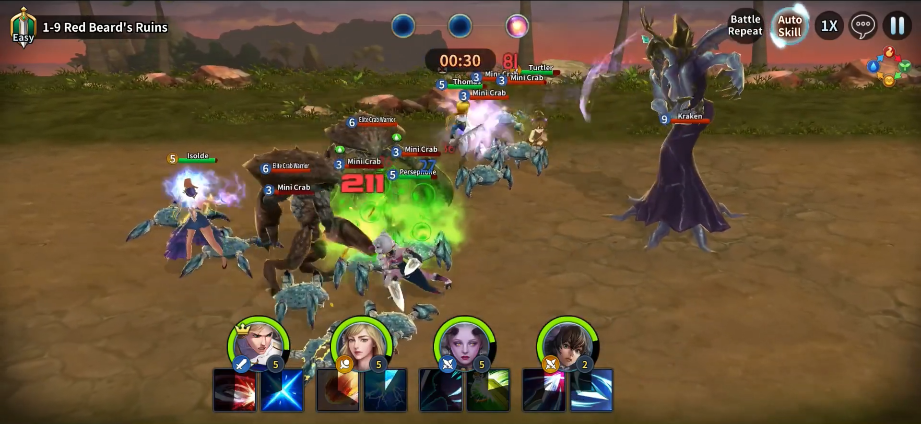The width and height of the screenshot is (921, 424).
Task: Activate the red slash skill
Action: (235, 390)
